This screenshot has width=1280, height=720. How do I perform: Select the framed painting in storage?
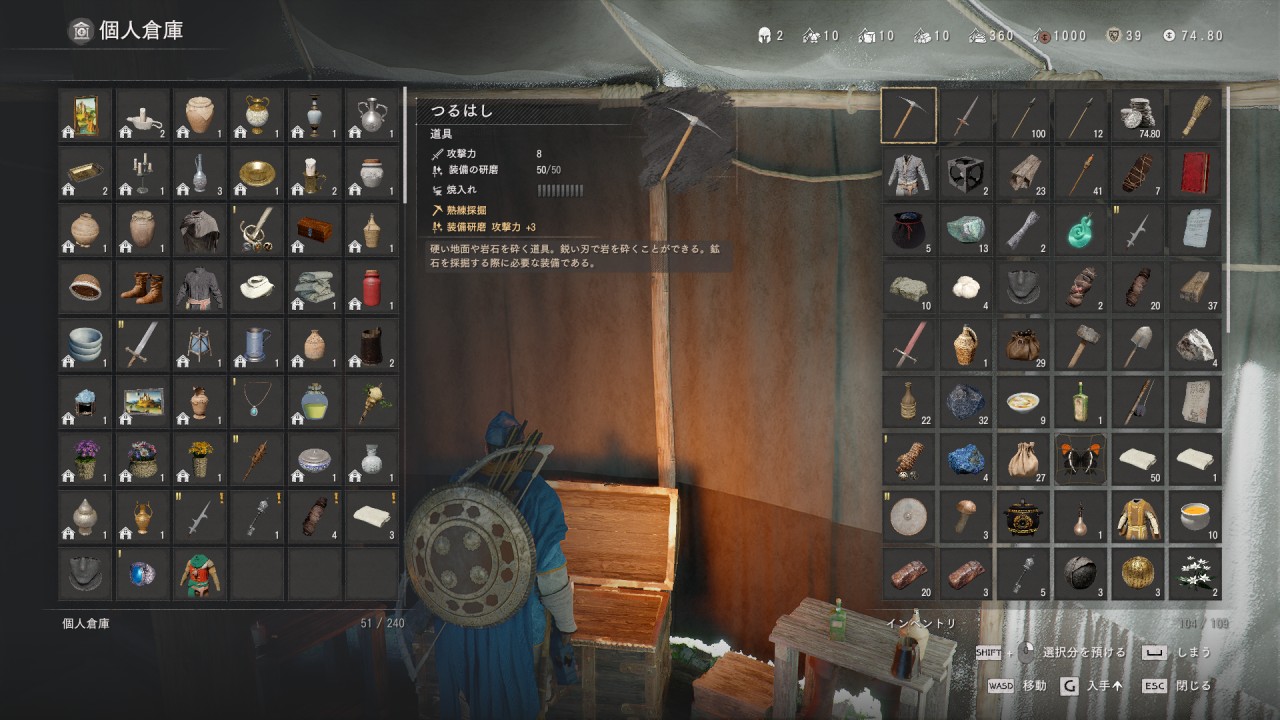85,116
